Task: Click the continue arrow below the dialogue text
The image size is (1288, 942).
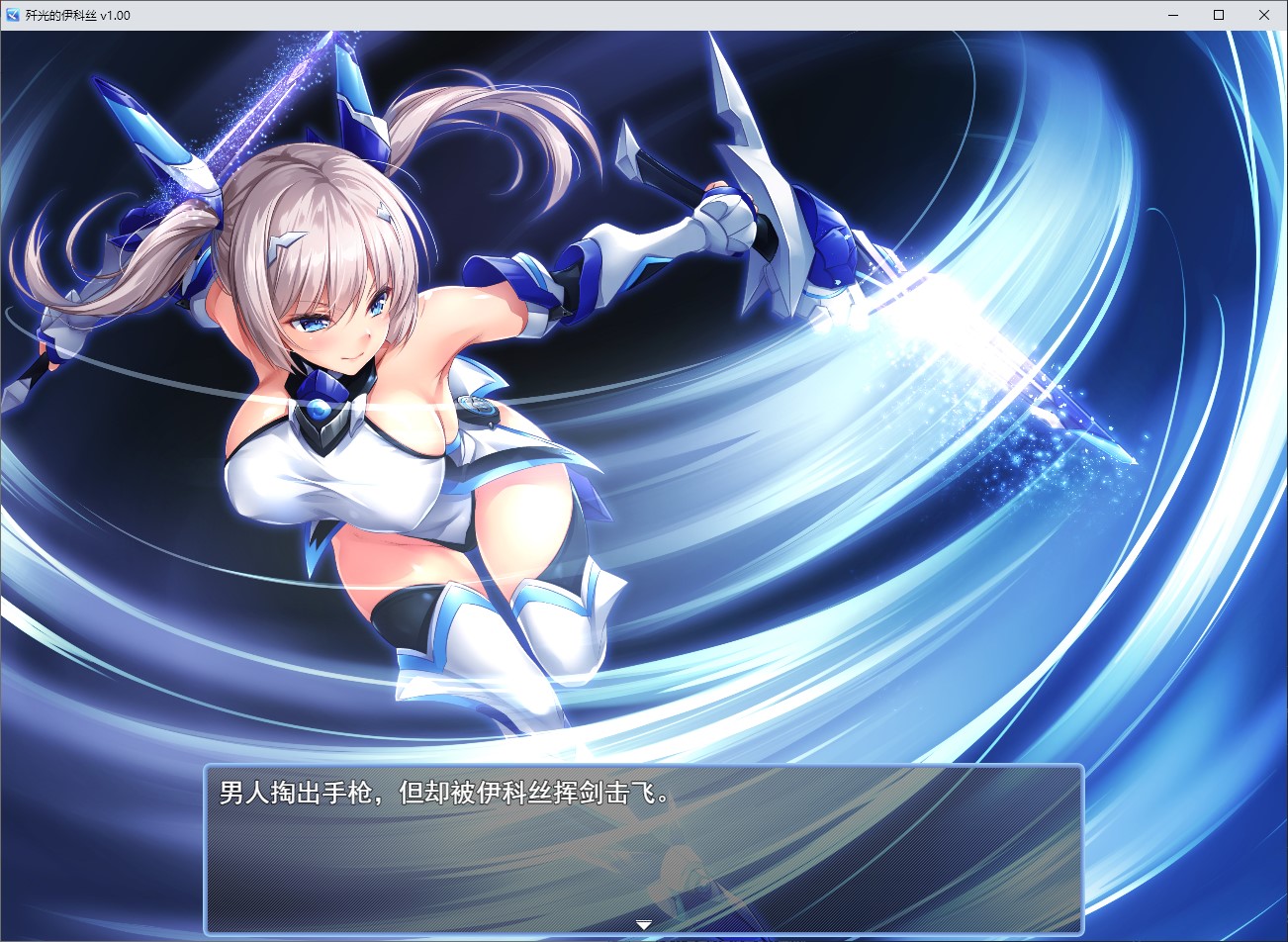Action: click(643, 922)
